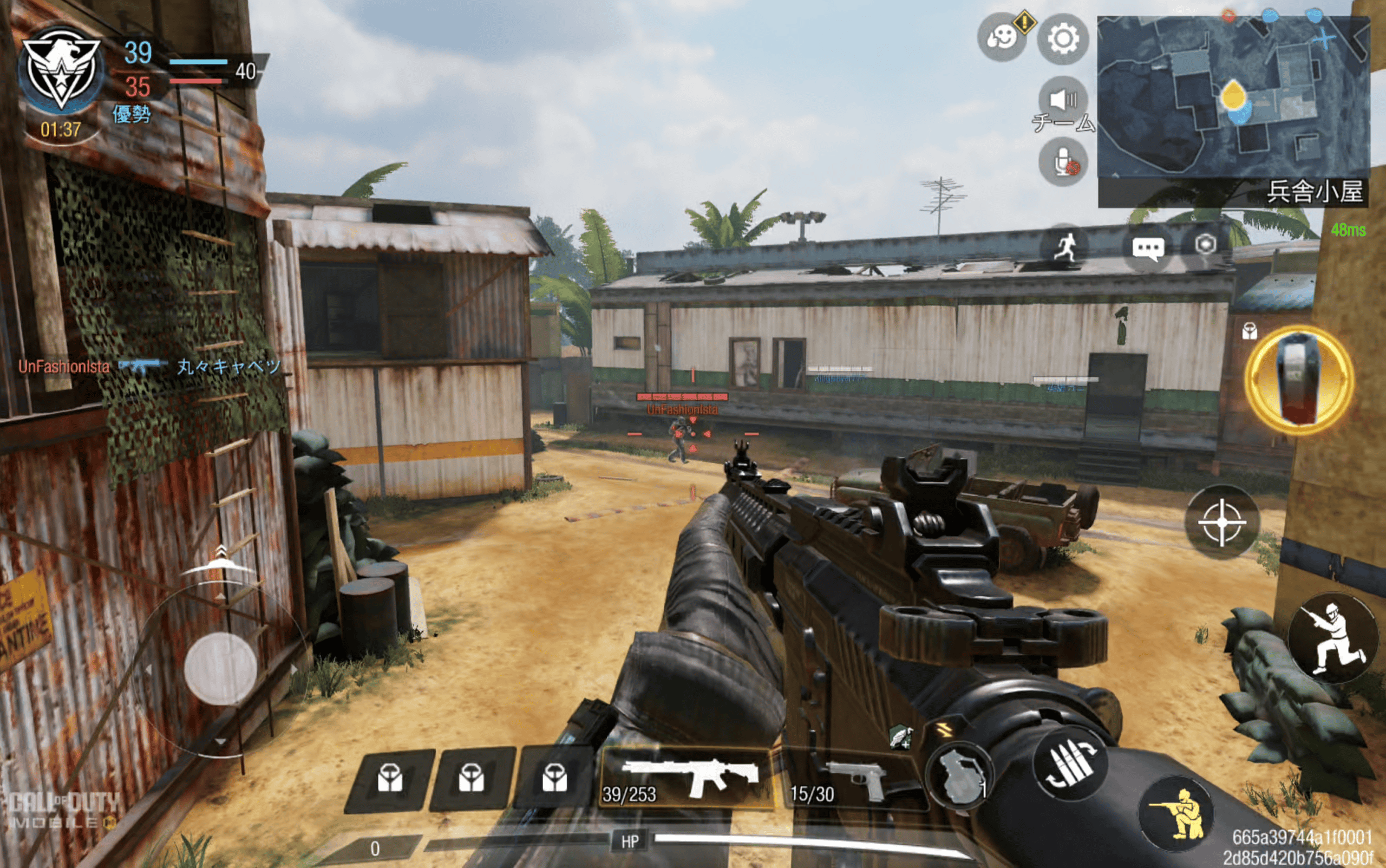The height and width of the screenshot is (868, 1386).
Task: Open the quick chat speech bubble
Action: coord(1148,249)
